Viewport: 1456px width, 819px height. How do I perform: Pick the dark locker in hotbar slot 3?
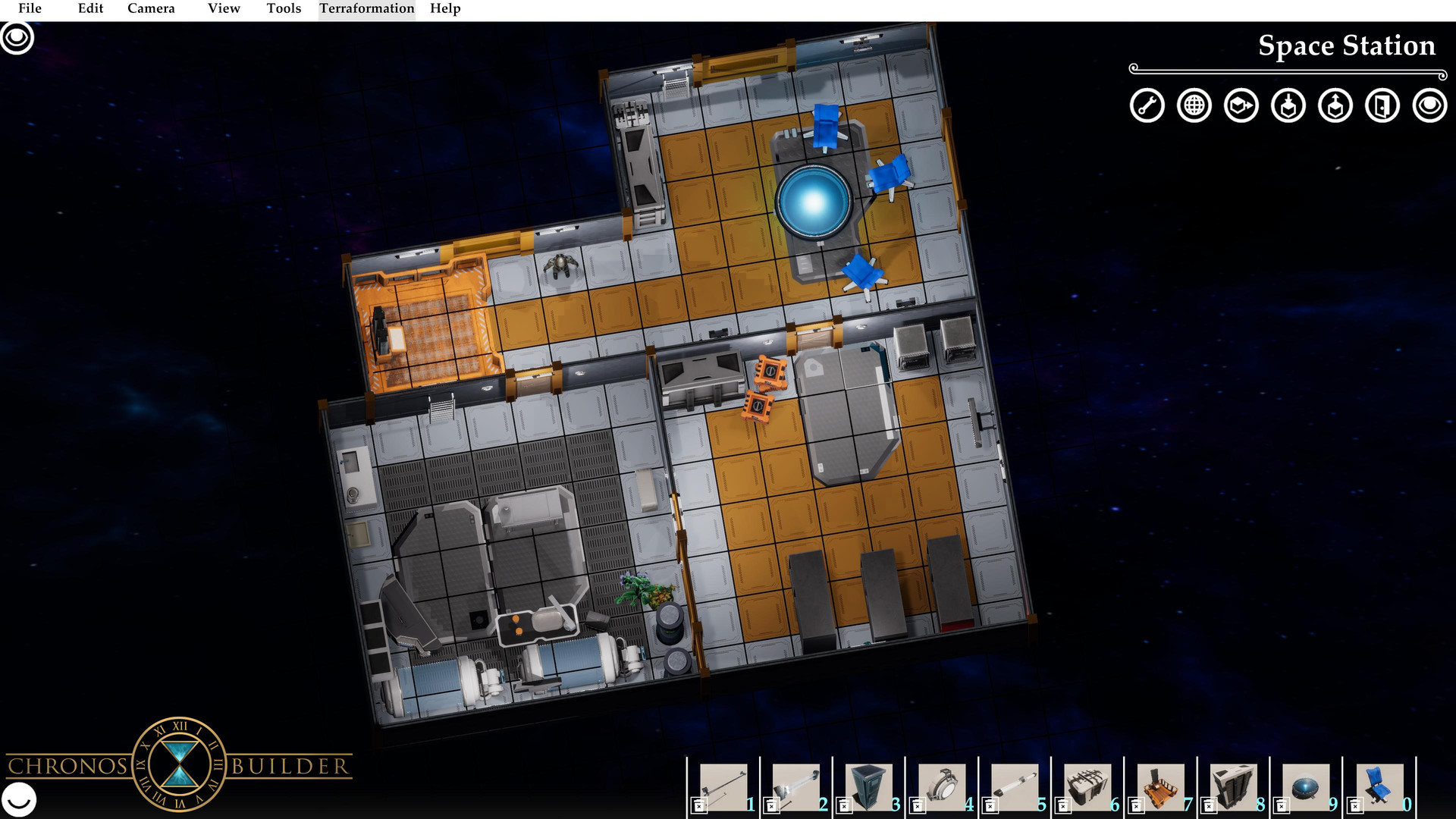tap(868, 786)
